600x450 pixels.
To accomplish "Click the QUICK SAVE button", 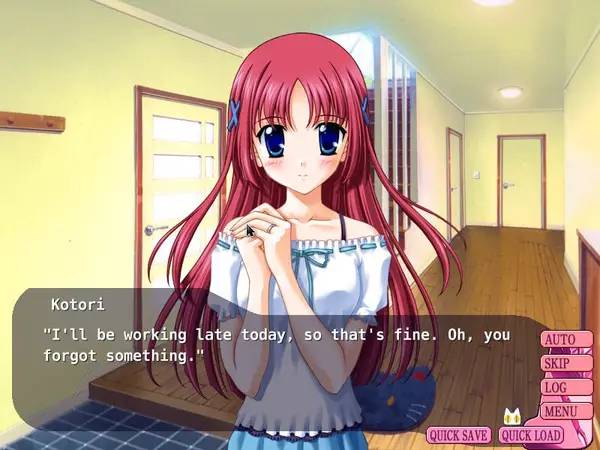I will click(459, 435).
